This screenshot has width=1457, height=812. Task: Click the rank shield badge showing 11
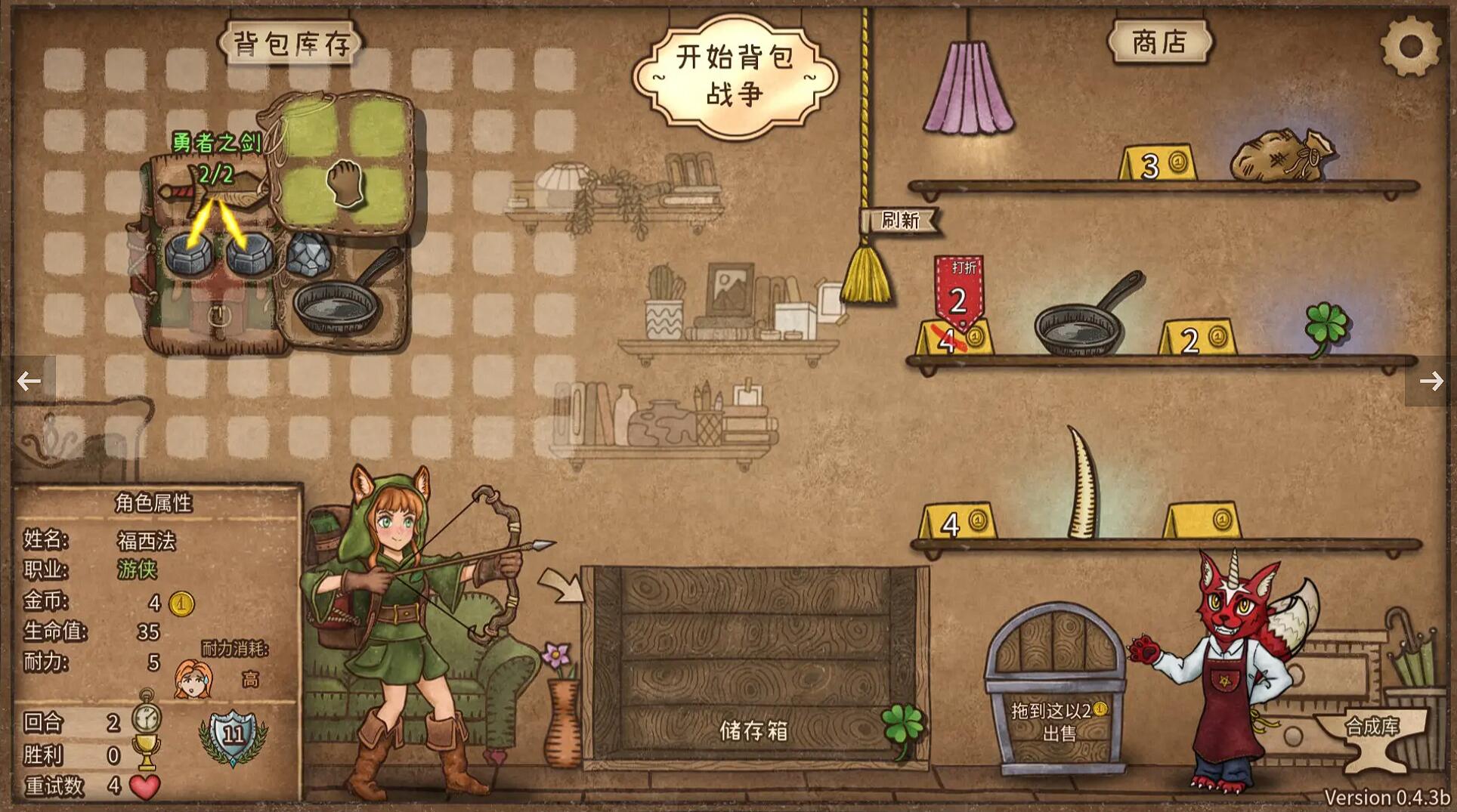pyautogui.click(x=233, y=736)
